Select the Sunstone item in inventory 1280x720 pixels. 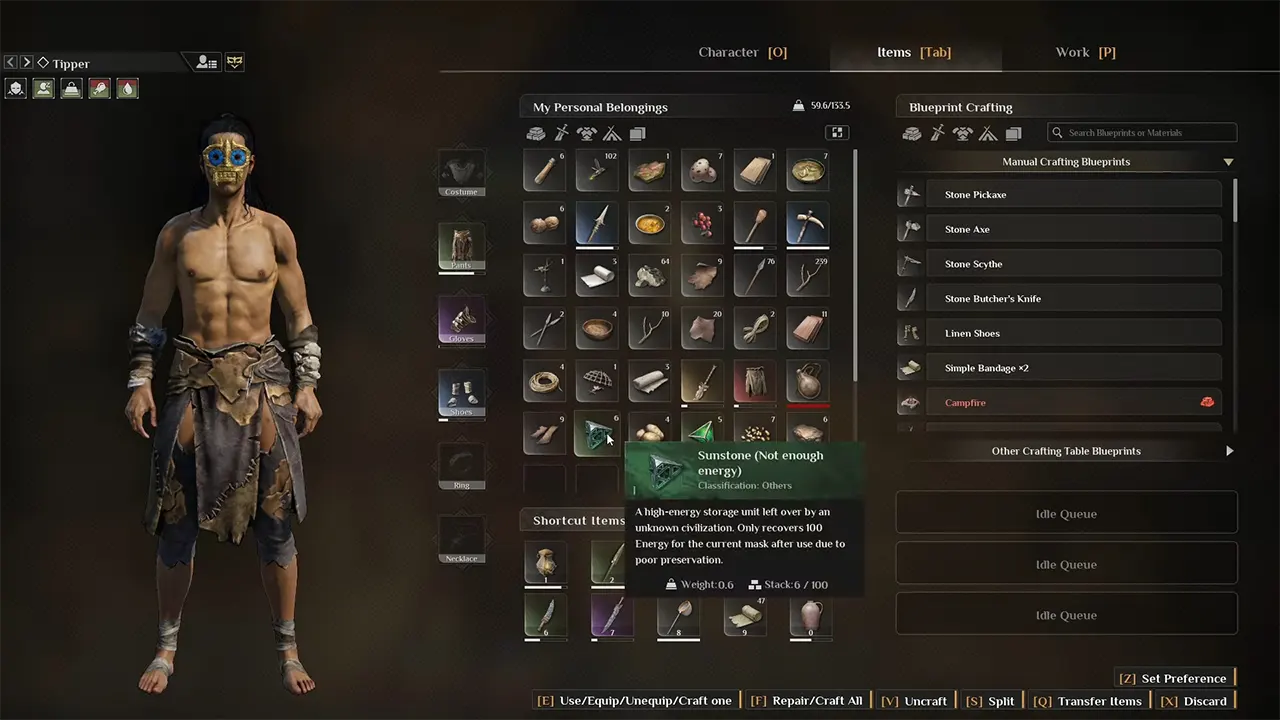(596, 435)
